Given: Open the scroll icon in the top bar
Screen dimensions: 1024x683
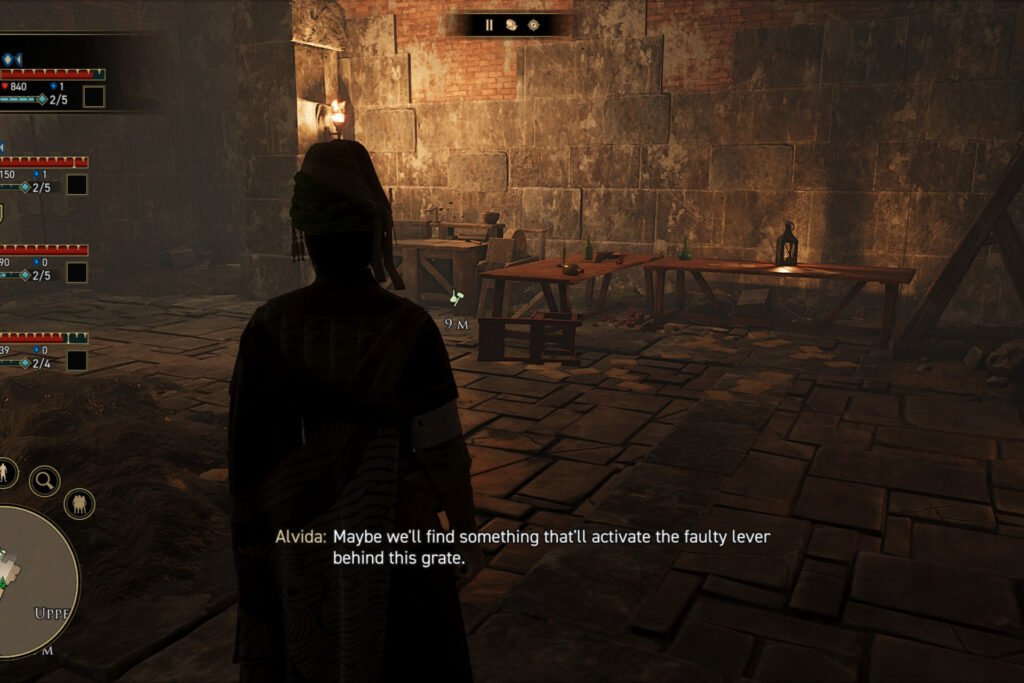Looking at the screenshot, I should point(511,25).
